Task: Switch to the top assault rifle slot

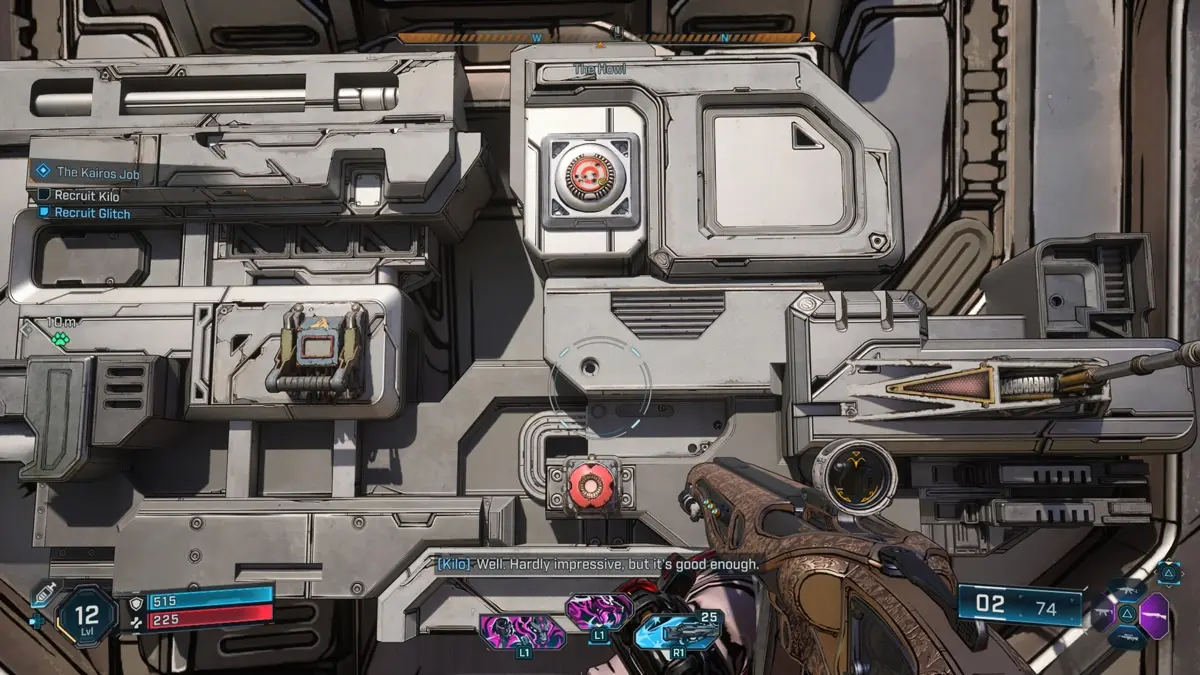Action: tap(1126, 589)
